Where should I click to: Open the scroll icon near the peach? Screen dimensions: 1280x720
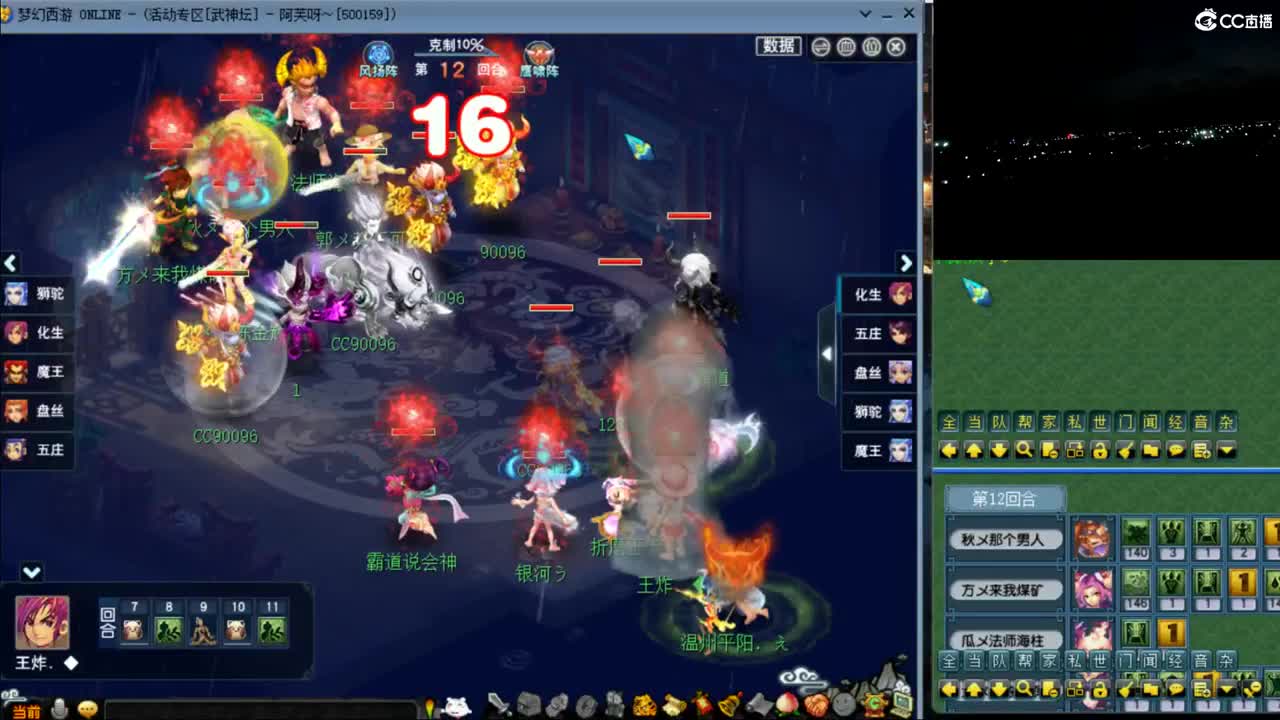click(x=757, y=706)
